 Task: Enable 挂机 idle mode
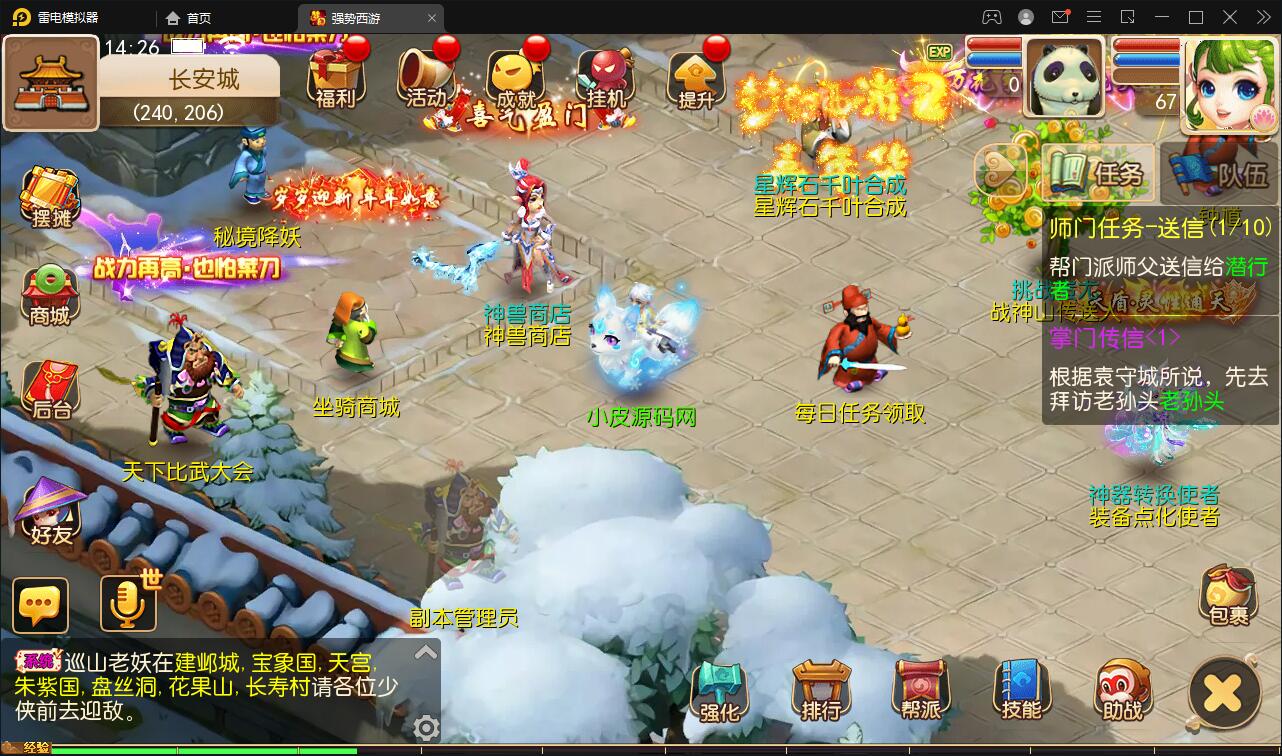pyautogui.click(x=605, y=75)
